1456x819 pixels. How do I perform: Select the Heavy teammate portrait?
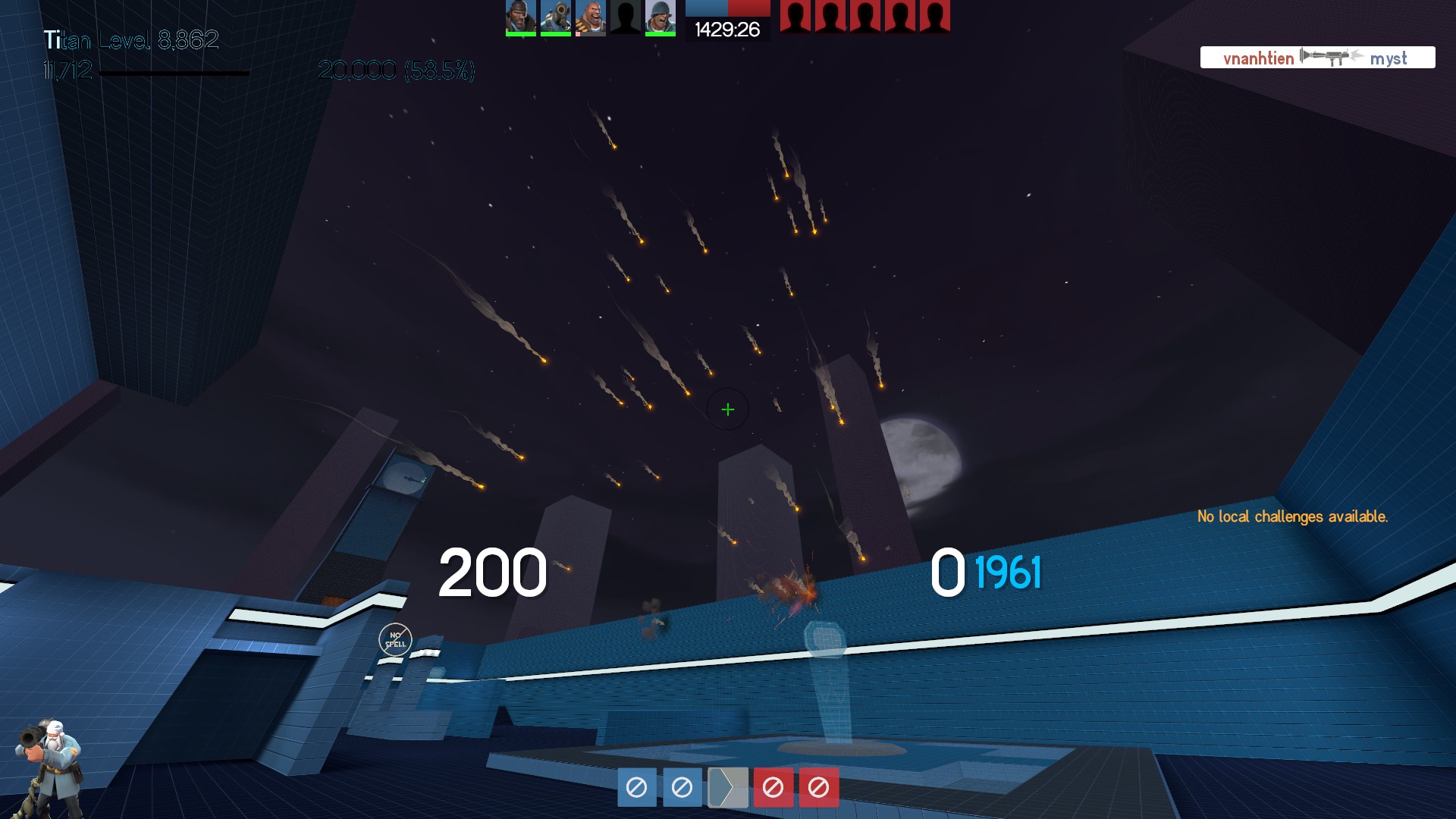click(x=591, y=17)
